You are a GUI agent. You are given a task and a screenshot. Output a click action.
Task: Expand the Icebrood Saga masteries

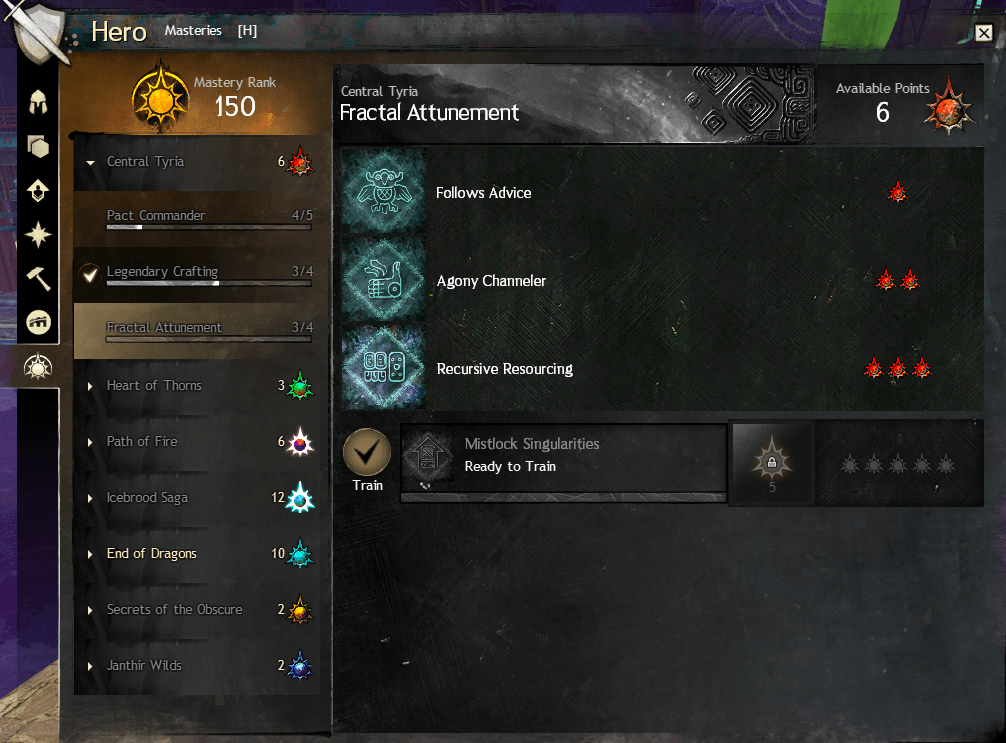(147, 498)
